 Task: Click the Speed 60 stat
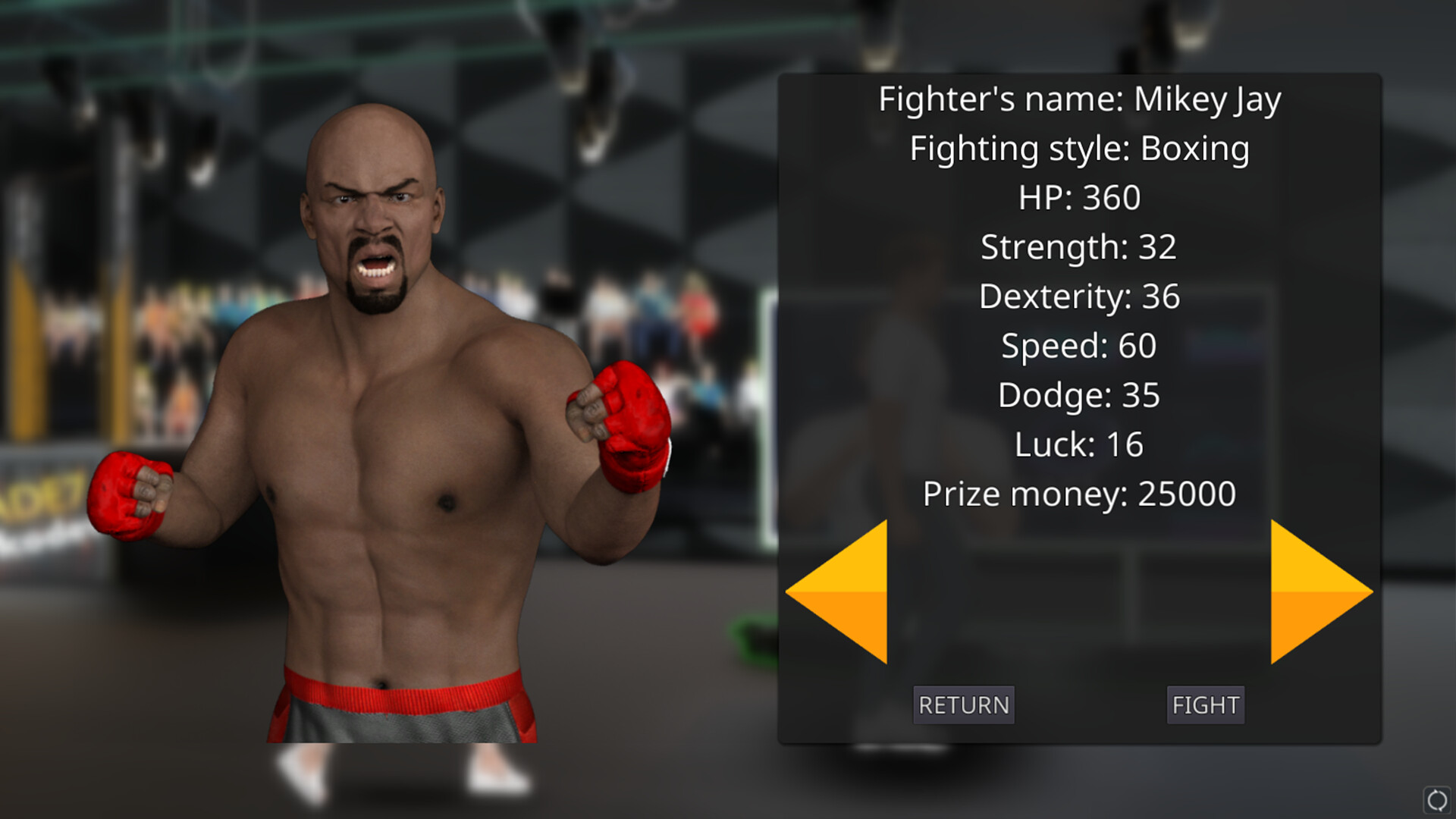click(1079, 345)
